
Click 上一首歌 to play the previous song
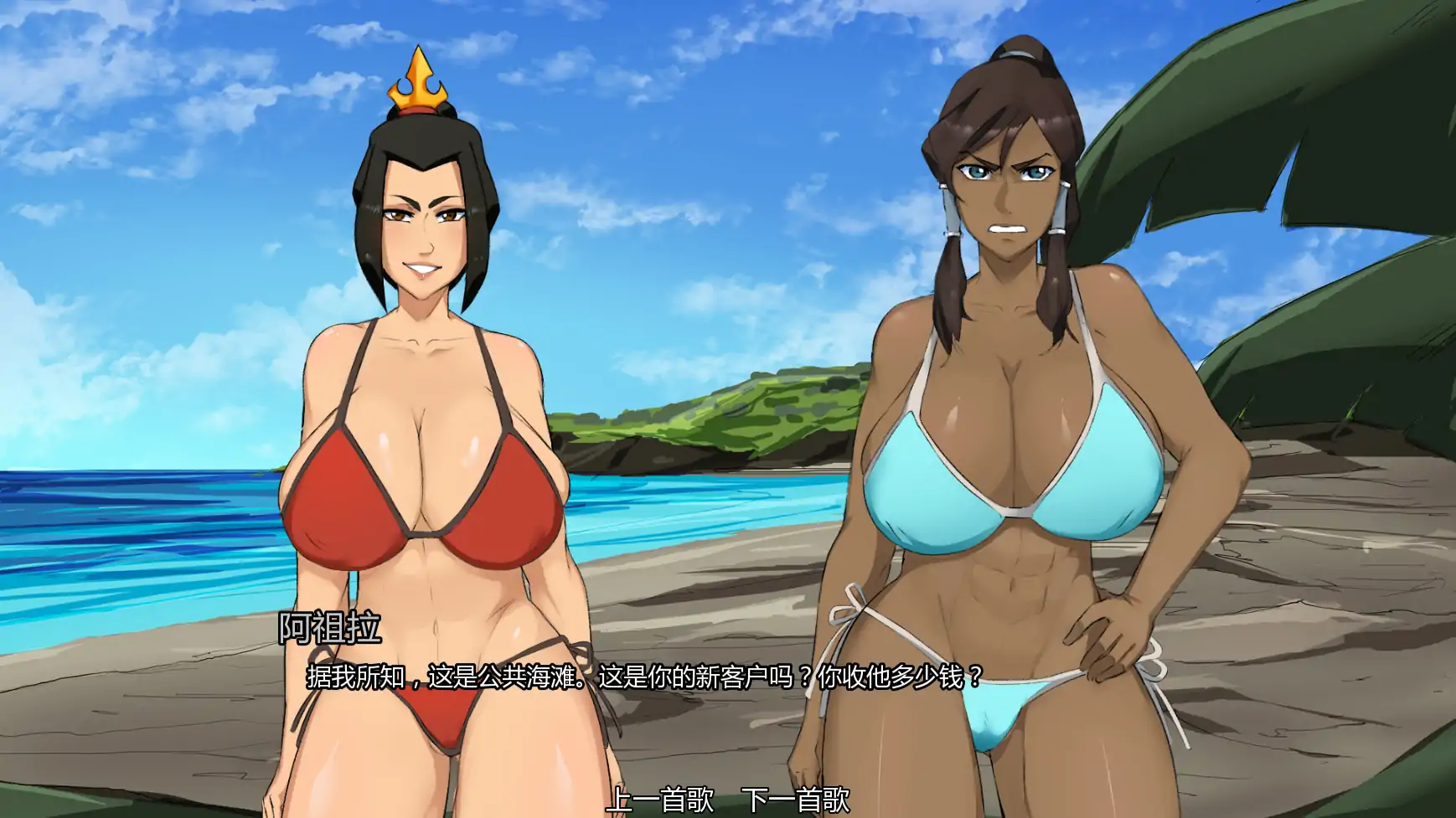pyautogui.click(x=658, y=800)
